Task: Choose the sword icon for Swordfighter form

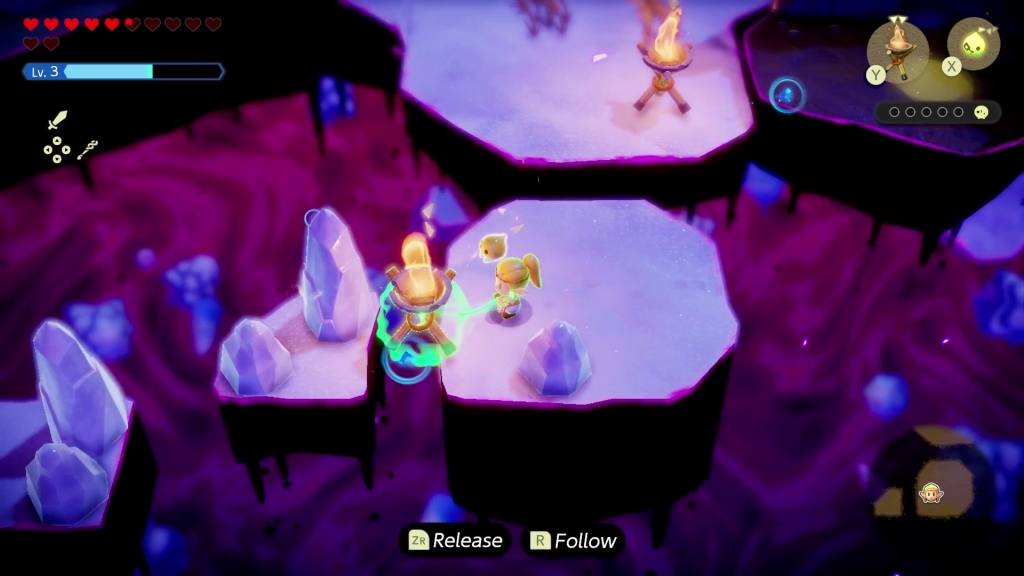Action: (x=57, y=121)
